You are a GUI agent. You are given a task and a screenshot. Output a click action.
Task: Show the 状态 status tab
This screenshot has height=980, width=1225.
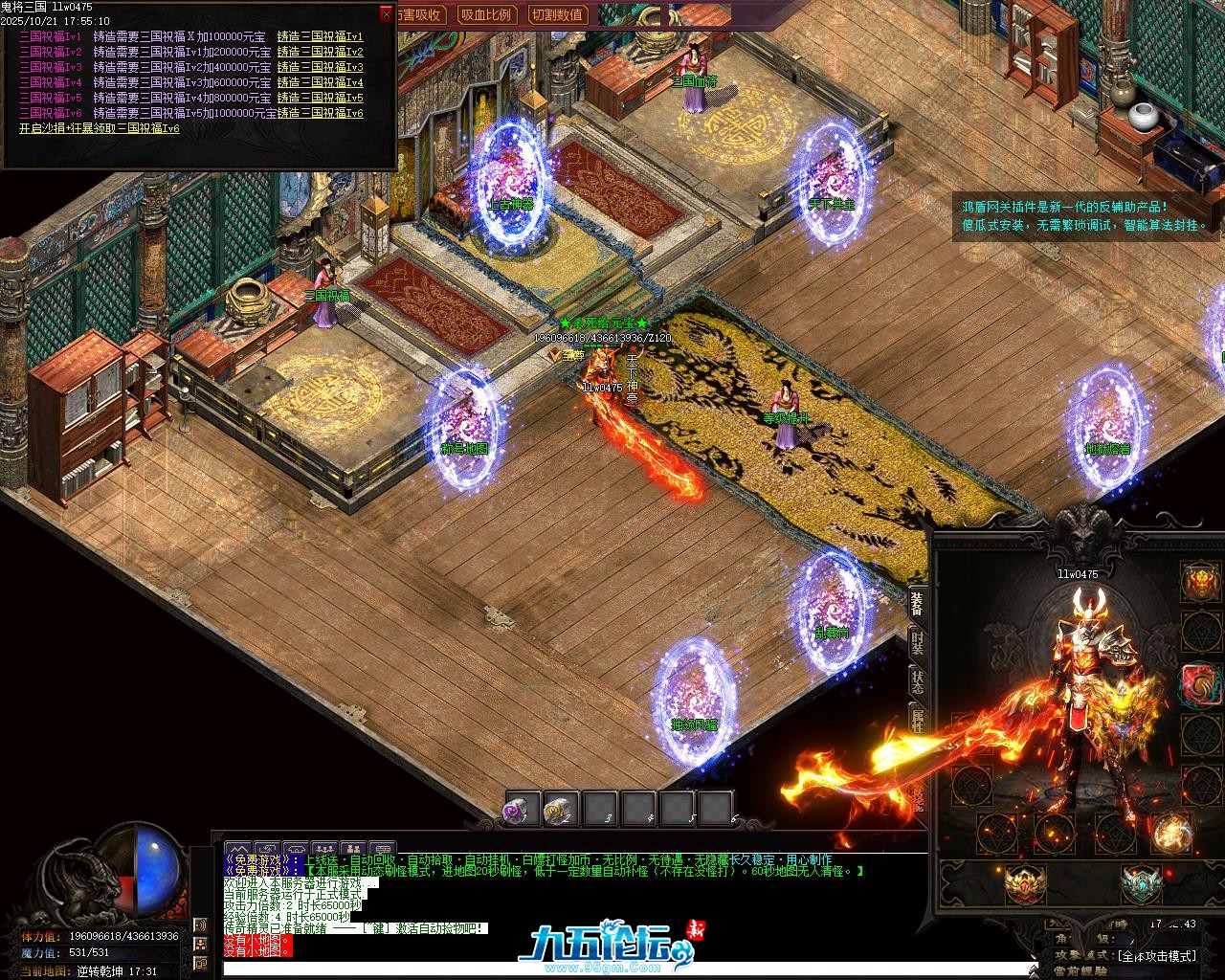click(x=917, y=681)
